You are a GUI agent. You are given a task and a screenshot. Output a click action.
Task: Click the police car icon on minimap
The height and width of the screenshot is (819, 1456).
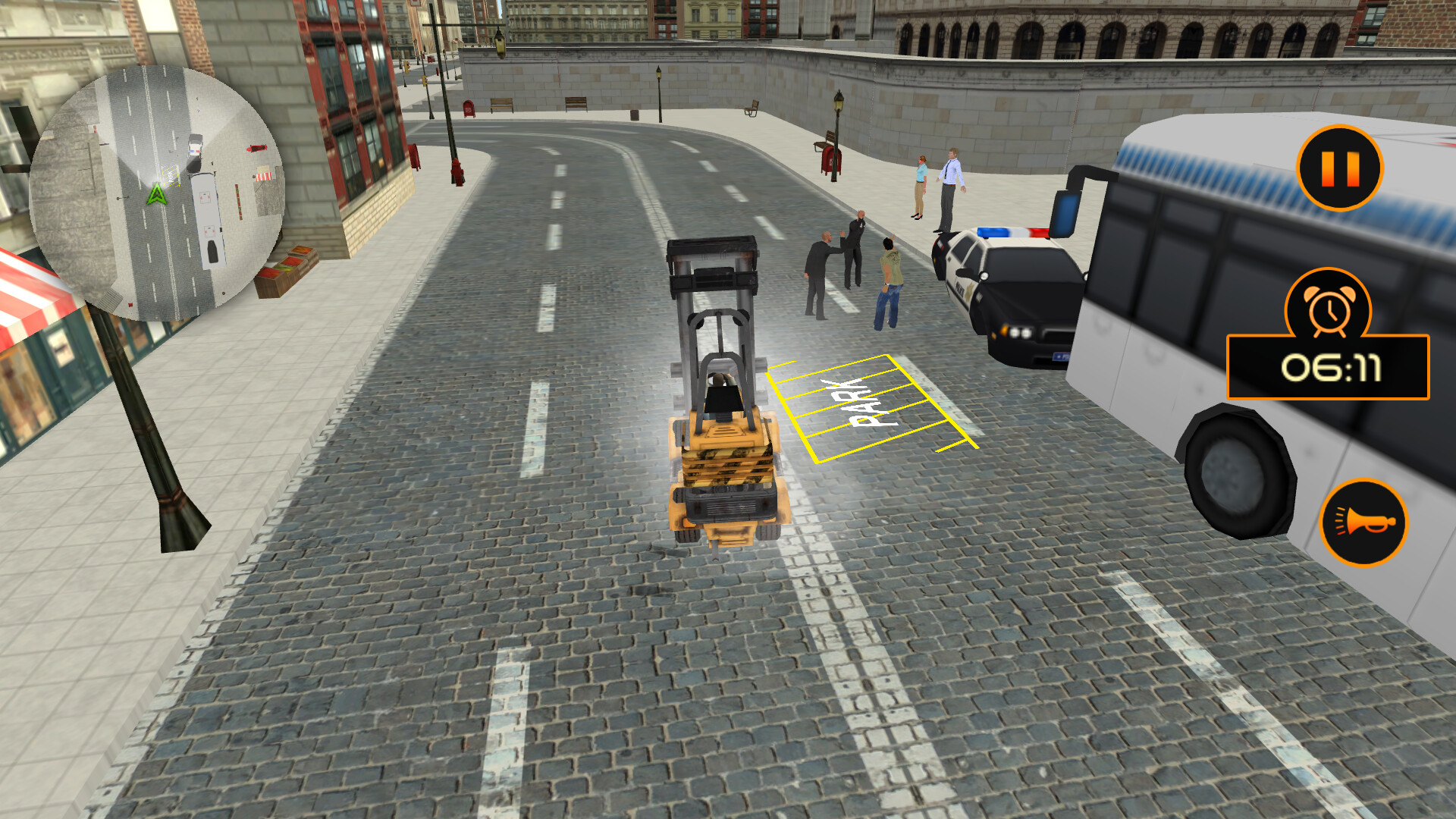pyautogui.click(x=195, y=152)
